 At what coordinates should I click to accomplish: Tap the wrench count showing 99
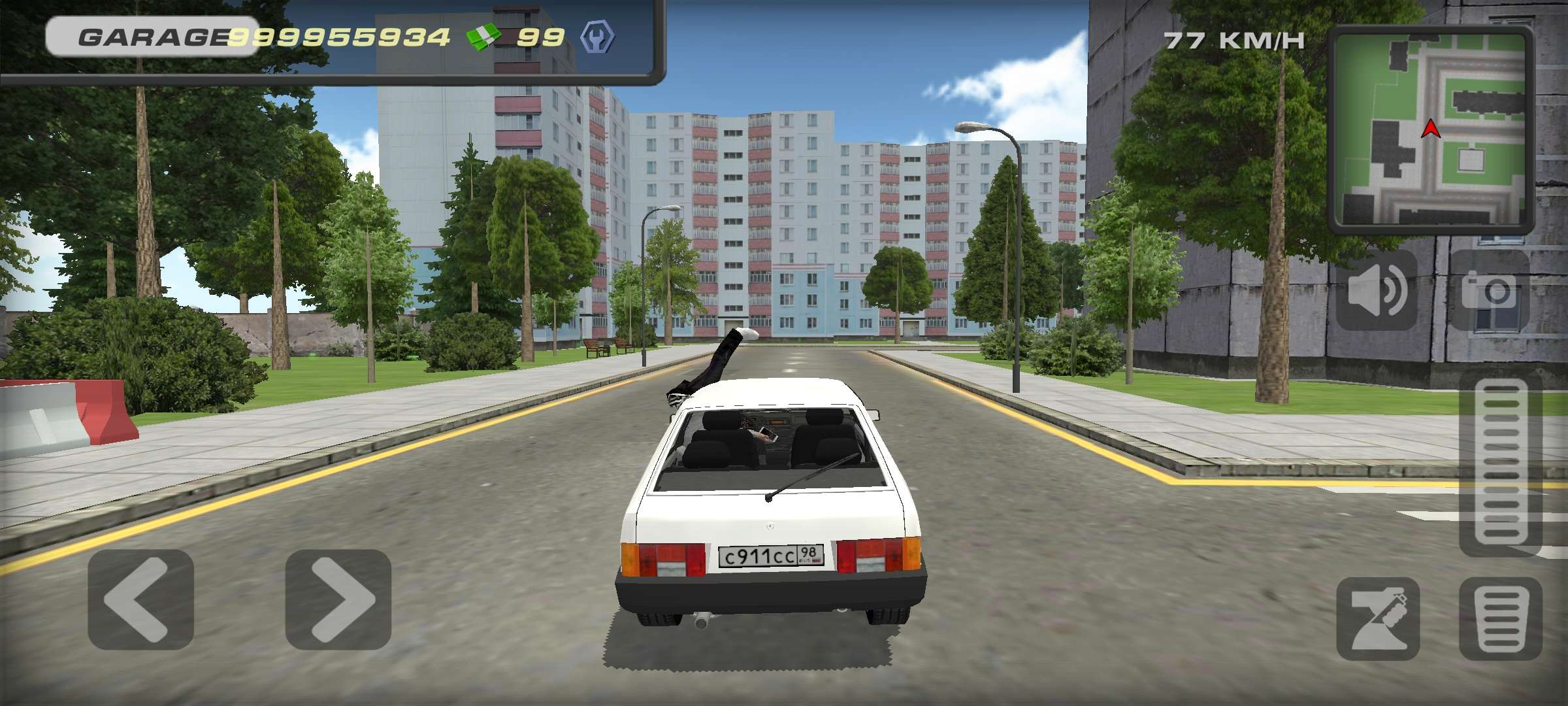542,37
